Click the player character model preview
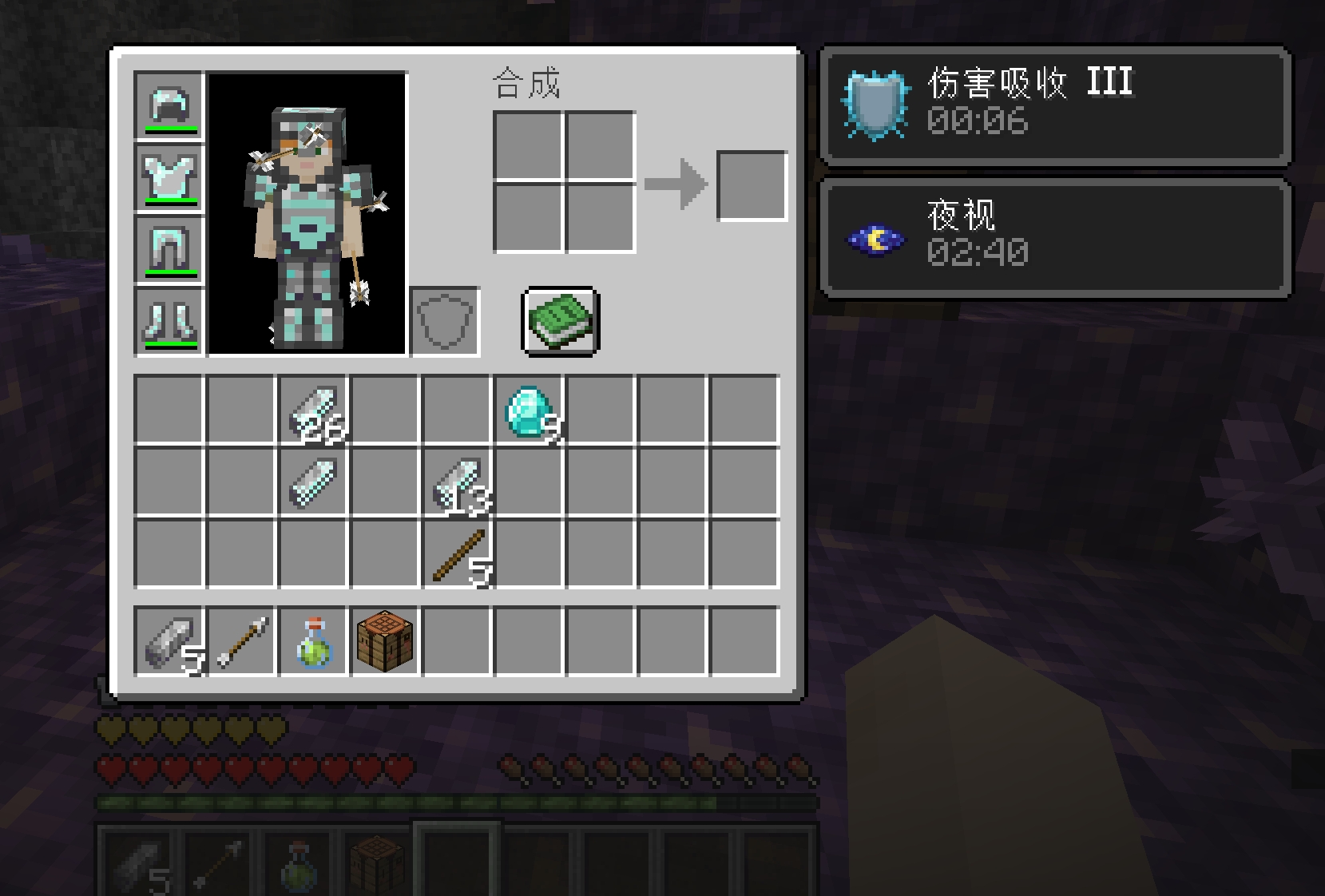This screenshot has height=896, width=1325. coord(308,212)
